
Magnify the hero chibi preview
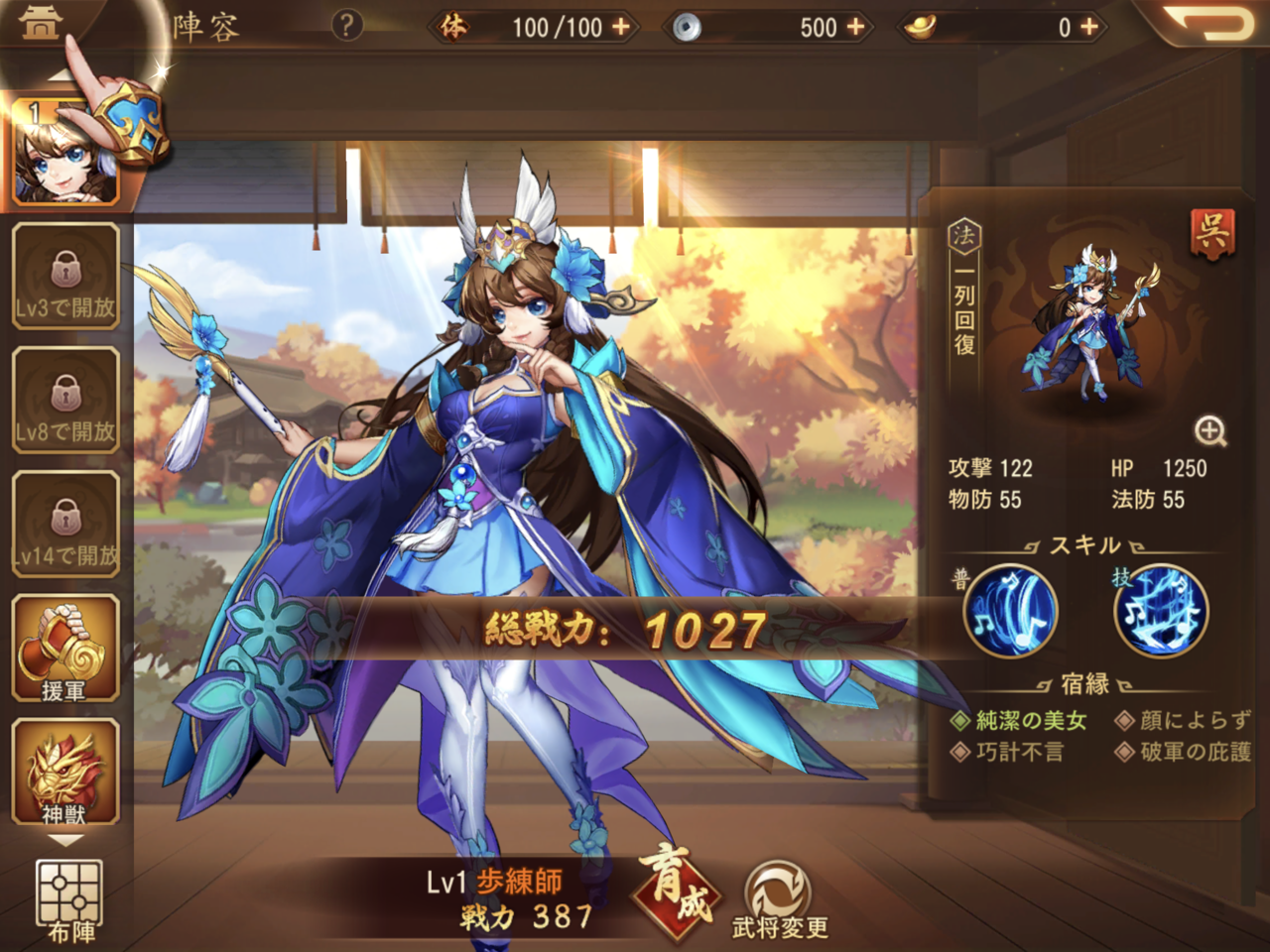[x=1210, y=431]
